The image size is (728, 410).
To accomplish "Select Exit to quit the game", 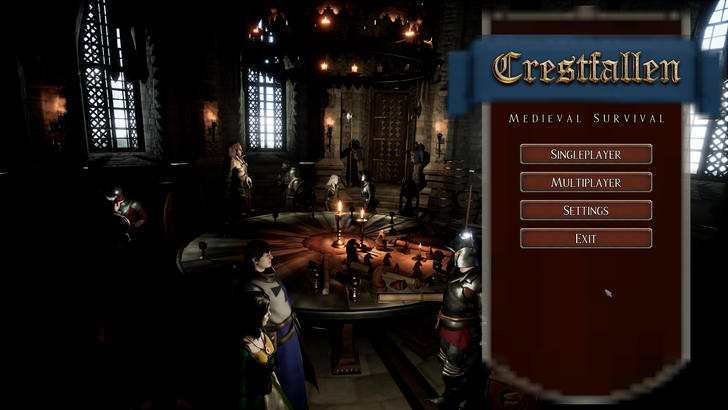I will click(x=586, y=238).
